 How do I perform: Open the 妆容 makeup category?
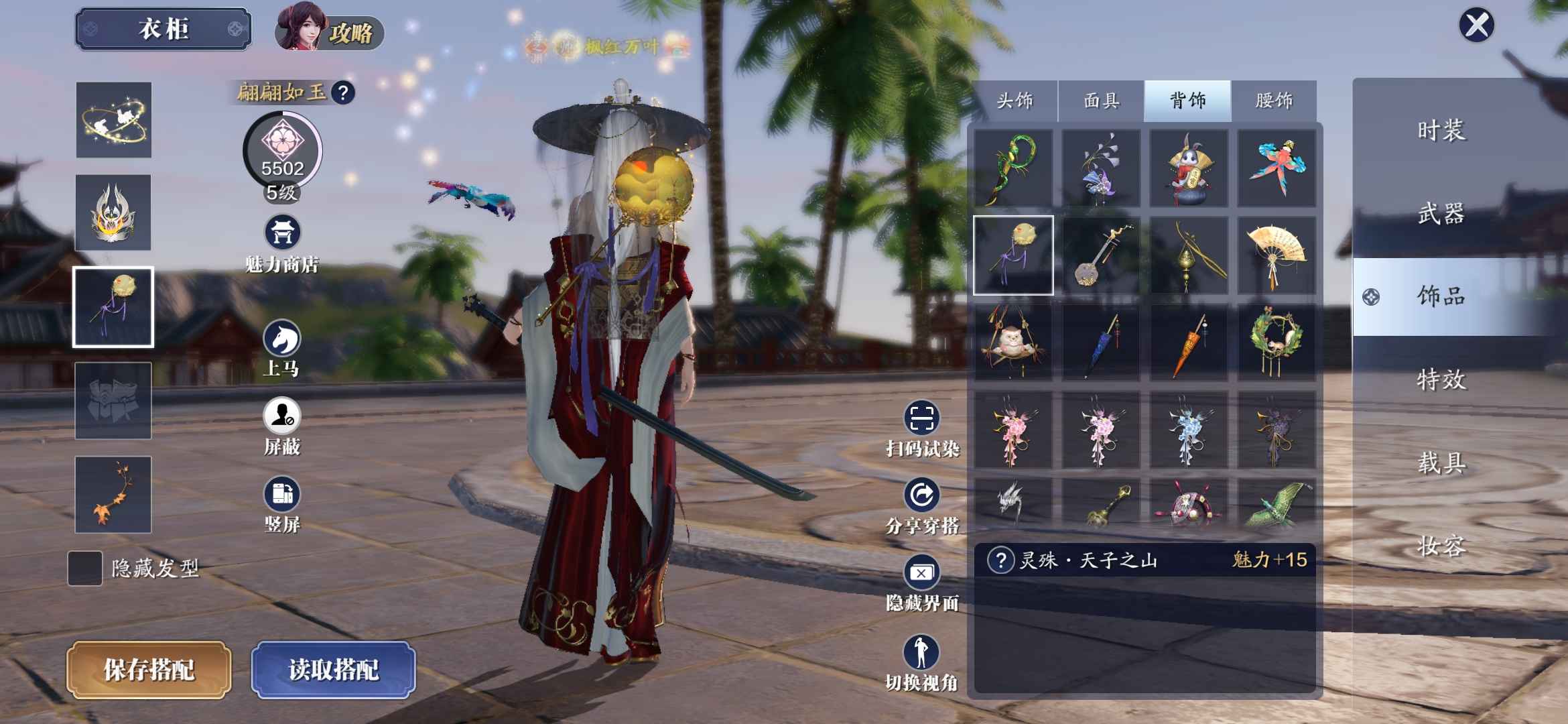point(1441,546)
